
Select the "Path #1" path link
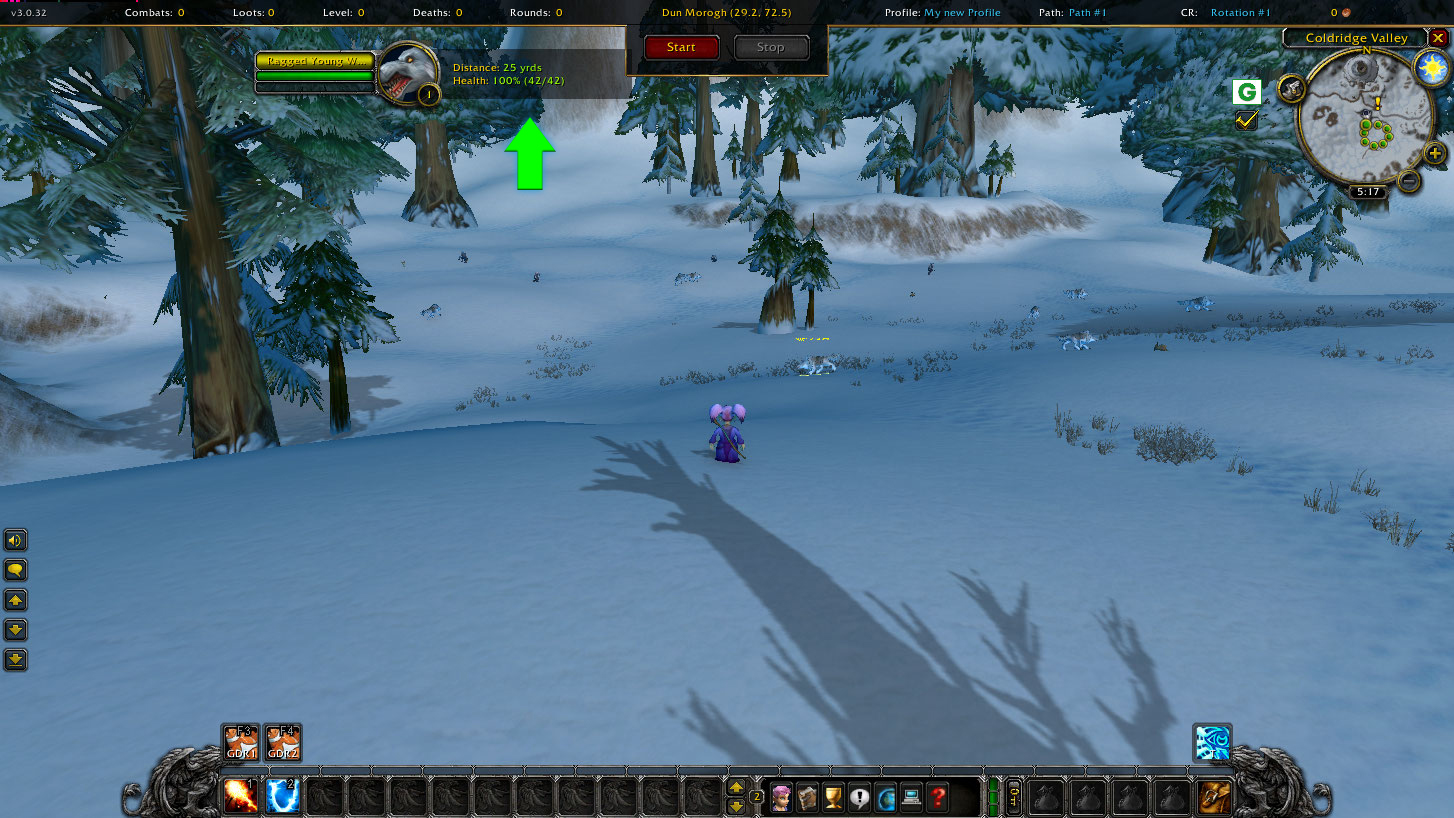[1087, 13]
